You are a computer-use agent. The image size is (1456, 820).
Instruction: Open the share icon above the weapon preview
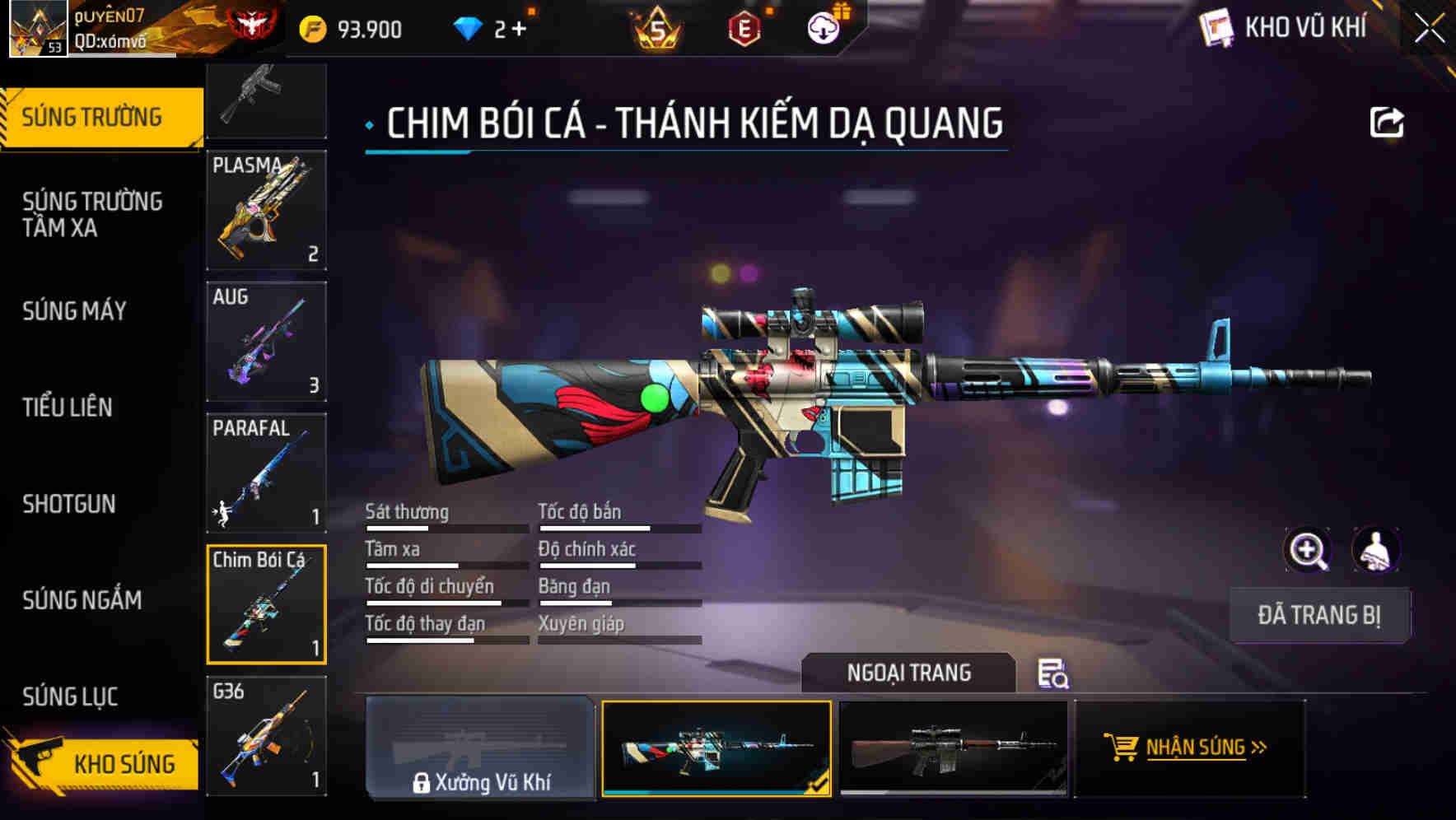coord(1388,120)
